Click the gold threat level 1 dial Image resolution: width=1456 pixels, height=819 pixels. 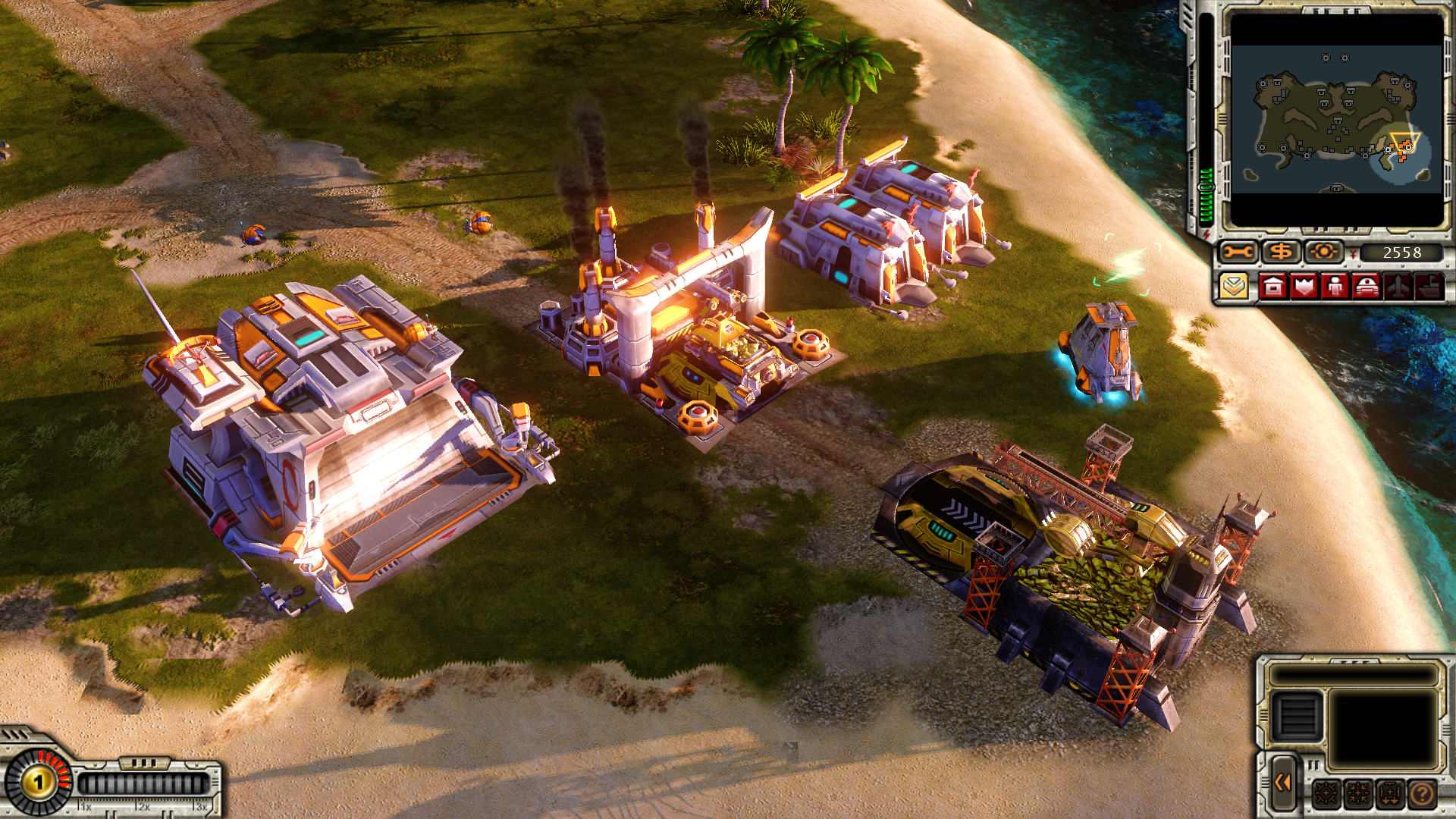[38, 781]
